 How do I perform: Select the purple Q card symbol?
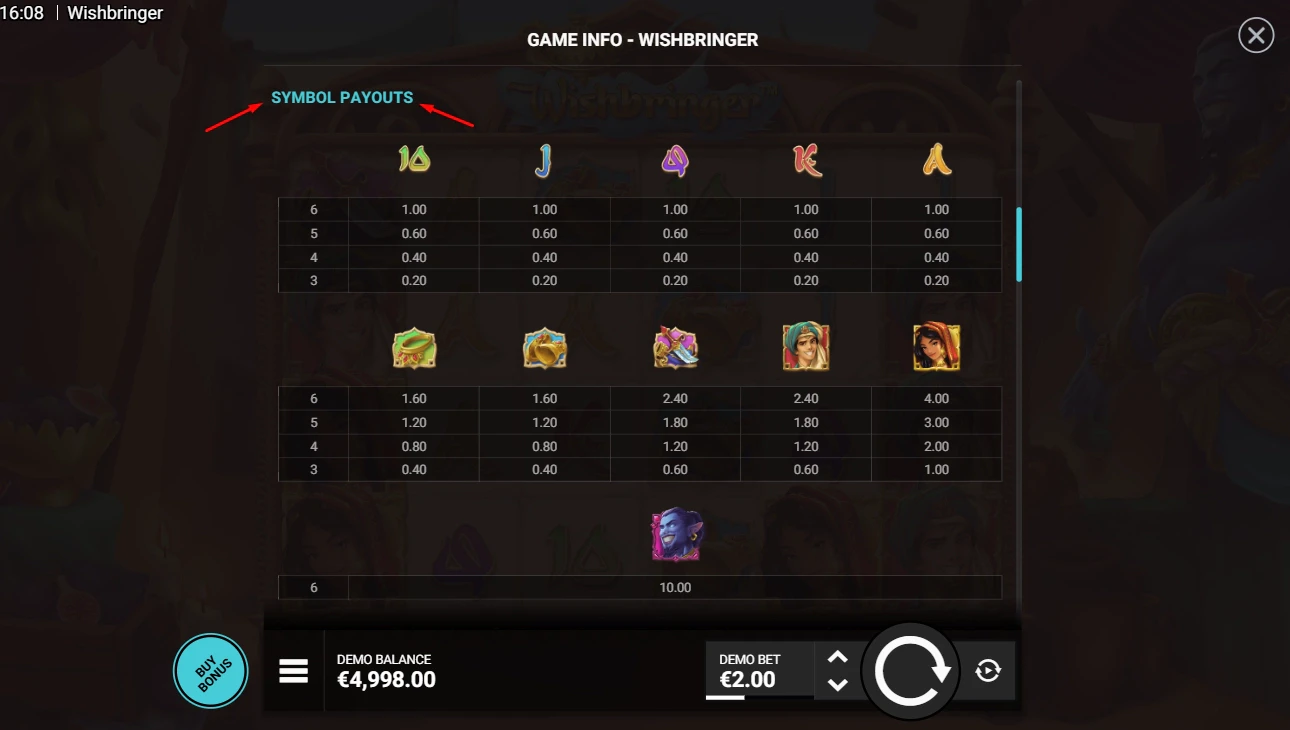click(675, 158)
